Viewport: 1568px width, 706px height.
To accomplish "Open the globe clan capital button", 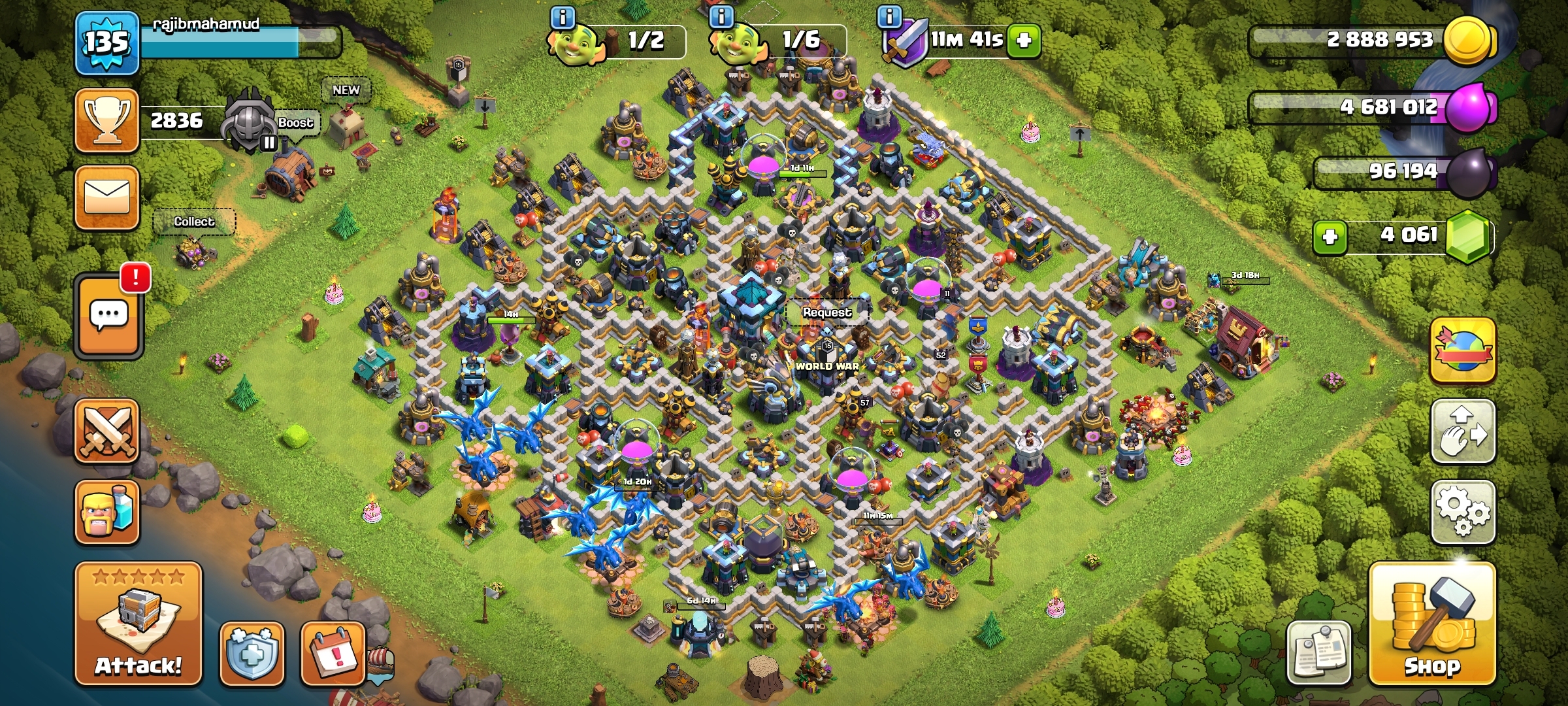I will pyautogui.click(x=1463, y=350).
